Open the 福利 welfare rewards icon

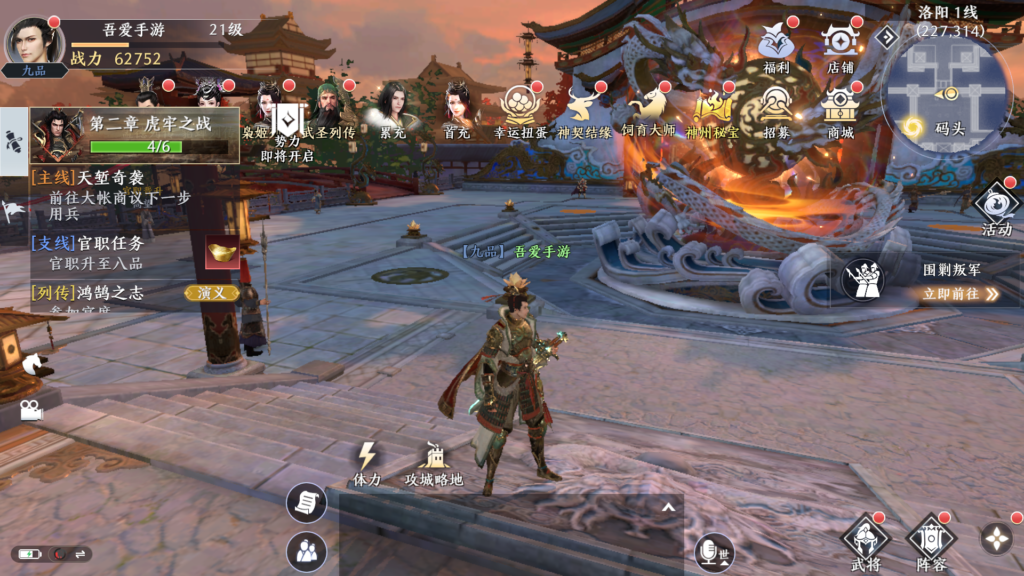click(776, 46)
